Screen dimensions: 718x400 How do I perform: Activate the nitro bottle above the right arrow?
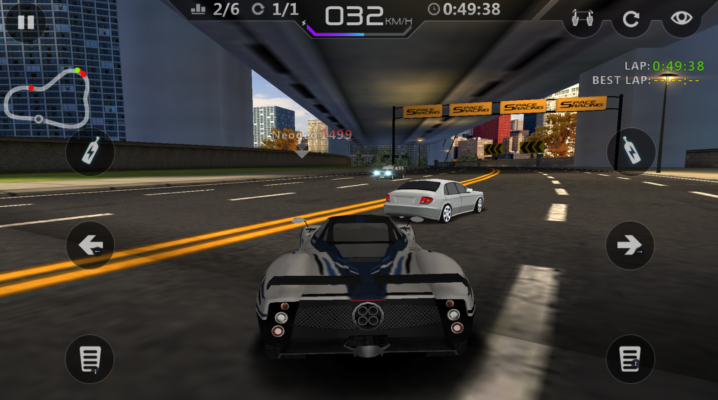[630, 152]
